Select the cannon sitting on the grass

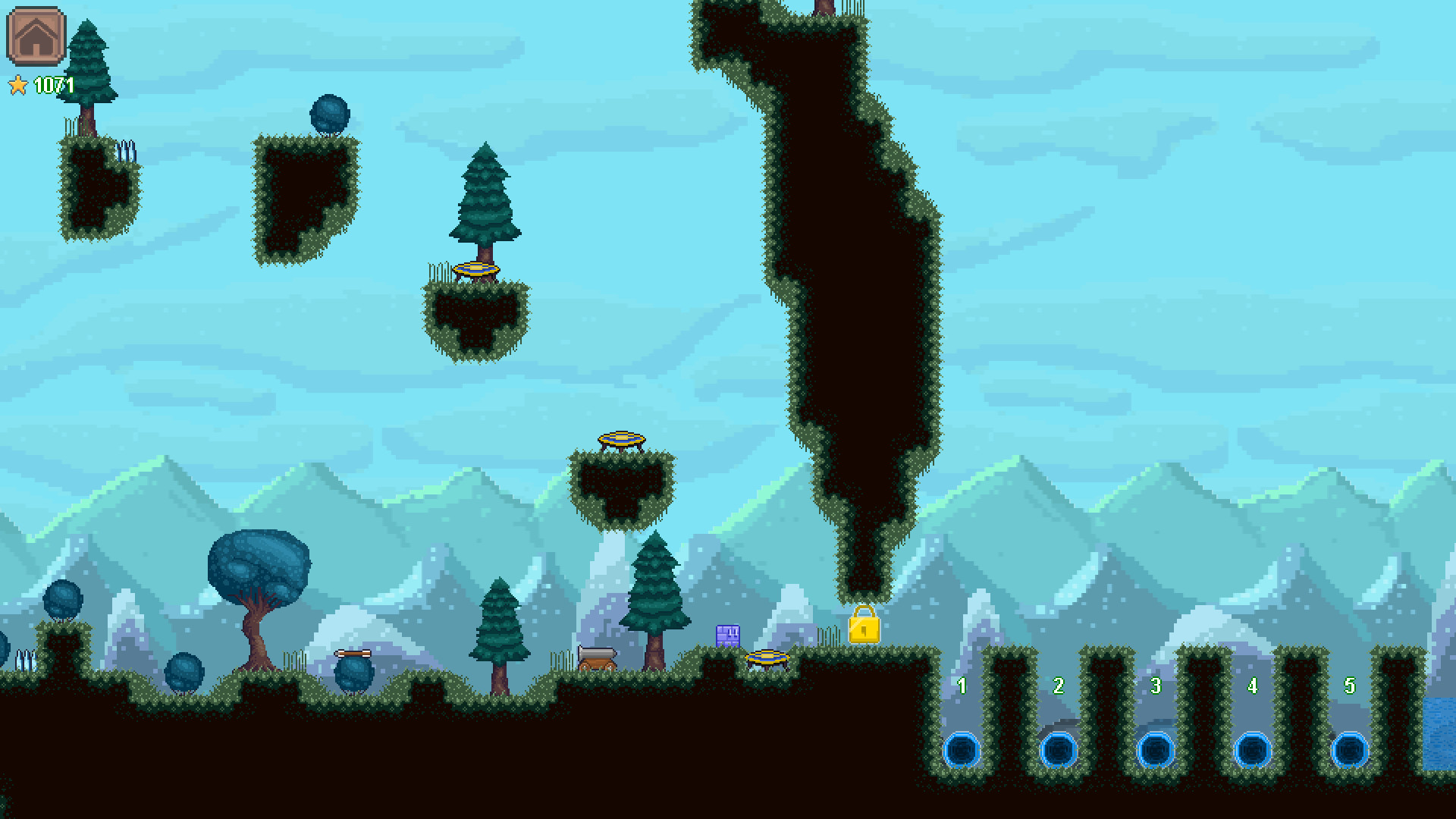click(x=598, y=658)
